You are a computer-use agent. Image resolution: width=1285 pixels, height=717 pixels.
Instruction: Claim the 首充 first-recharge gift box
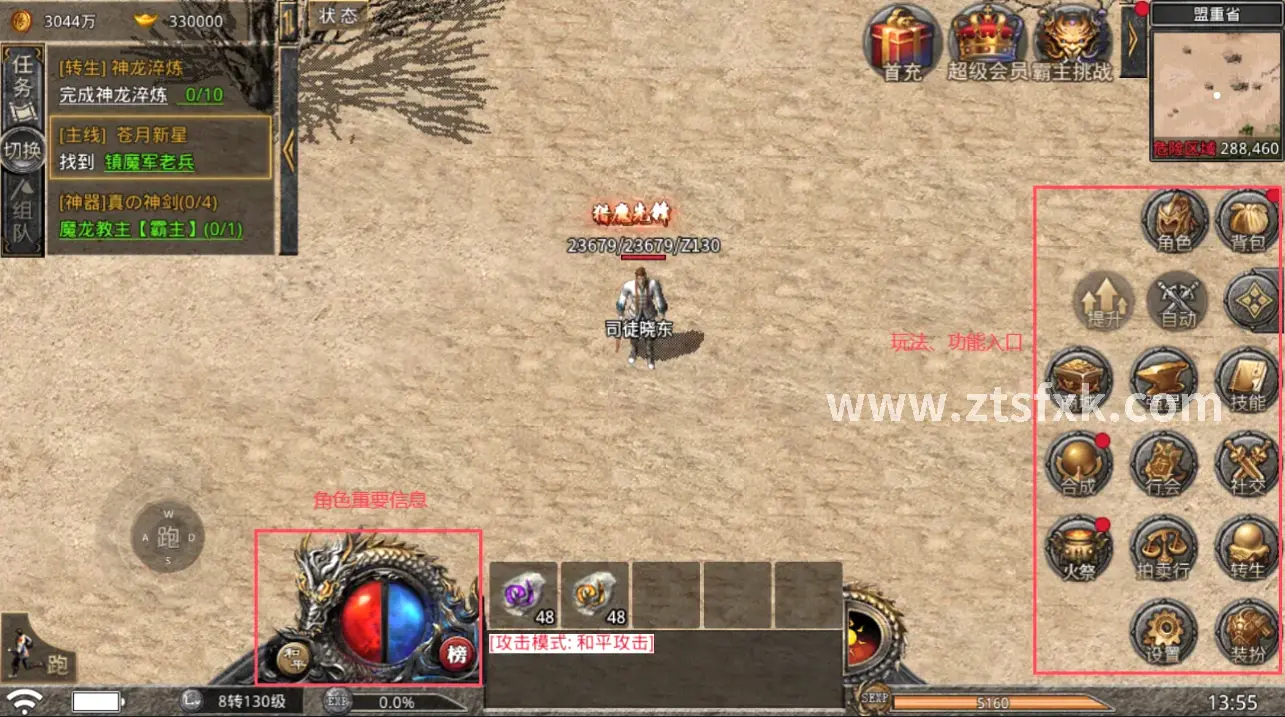tap(901, 41)
